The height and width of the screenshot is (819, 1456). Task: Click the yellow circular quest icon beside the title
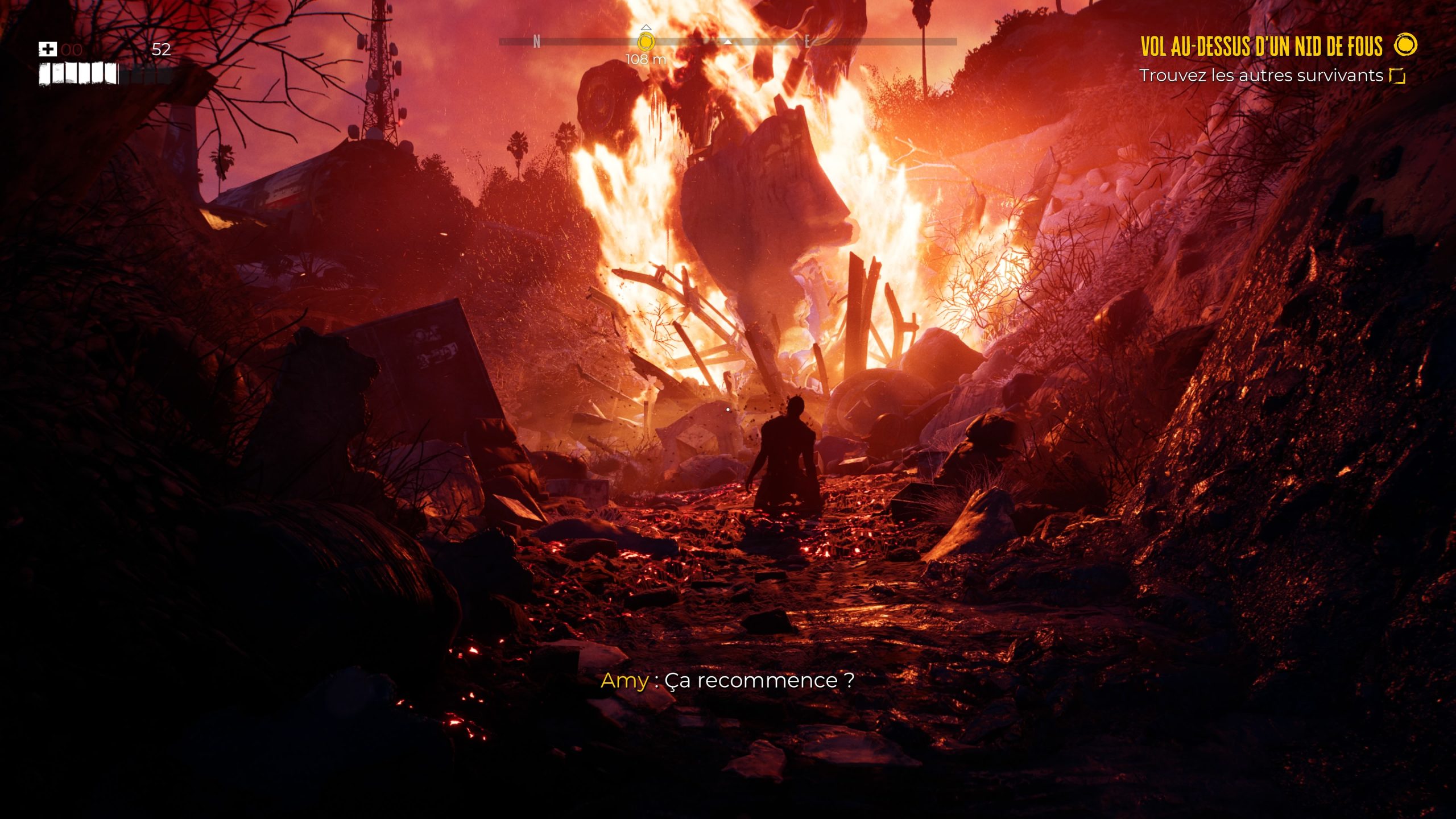[x=1406, y=45]
